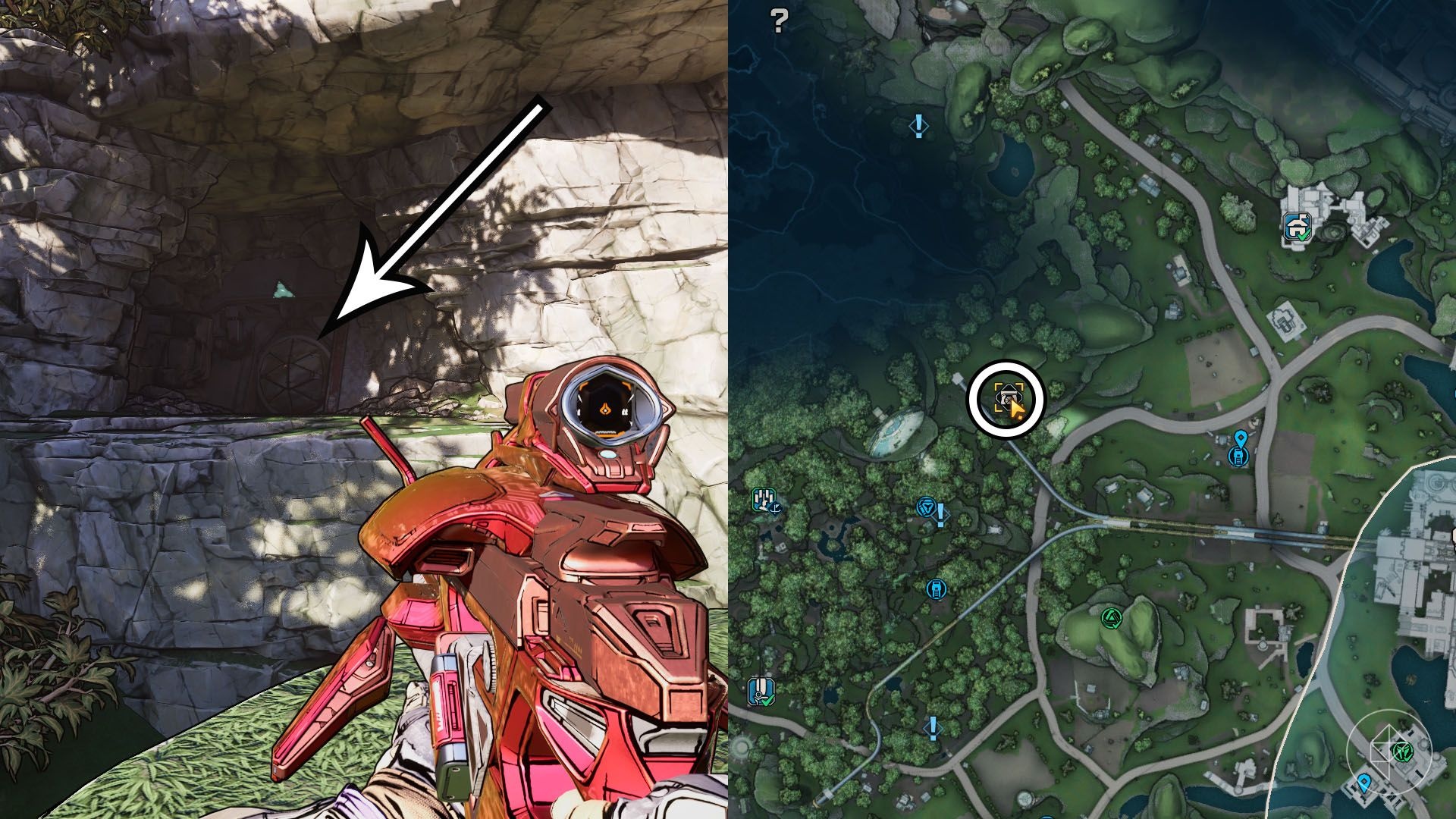Pick the blue icon with the anchor badge

coord(764,500)
